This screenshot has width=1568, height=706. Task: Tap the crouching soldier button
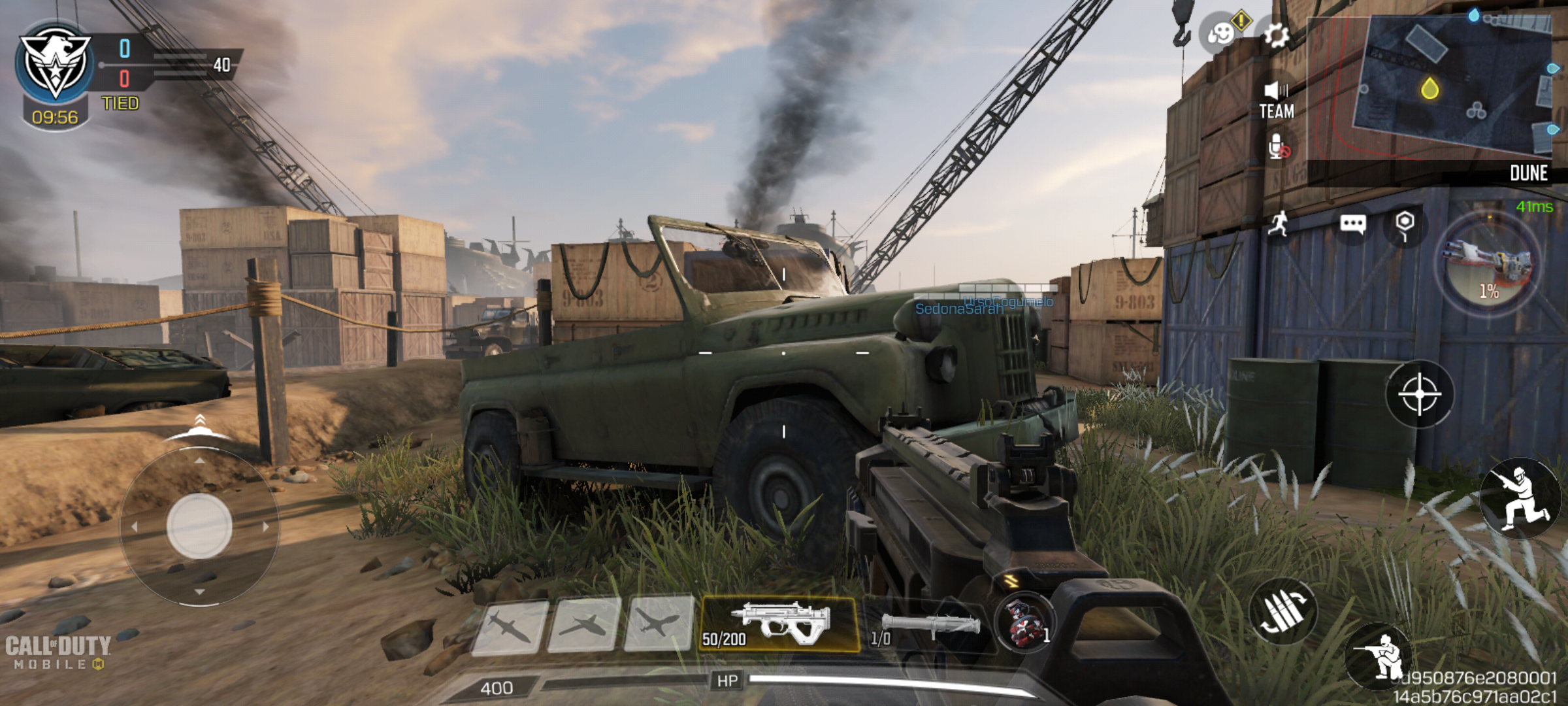1380,656
